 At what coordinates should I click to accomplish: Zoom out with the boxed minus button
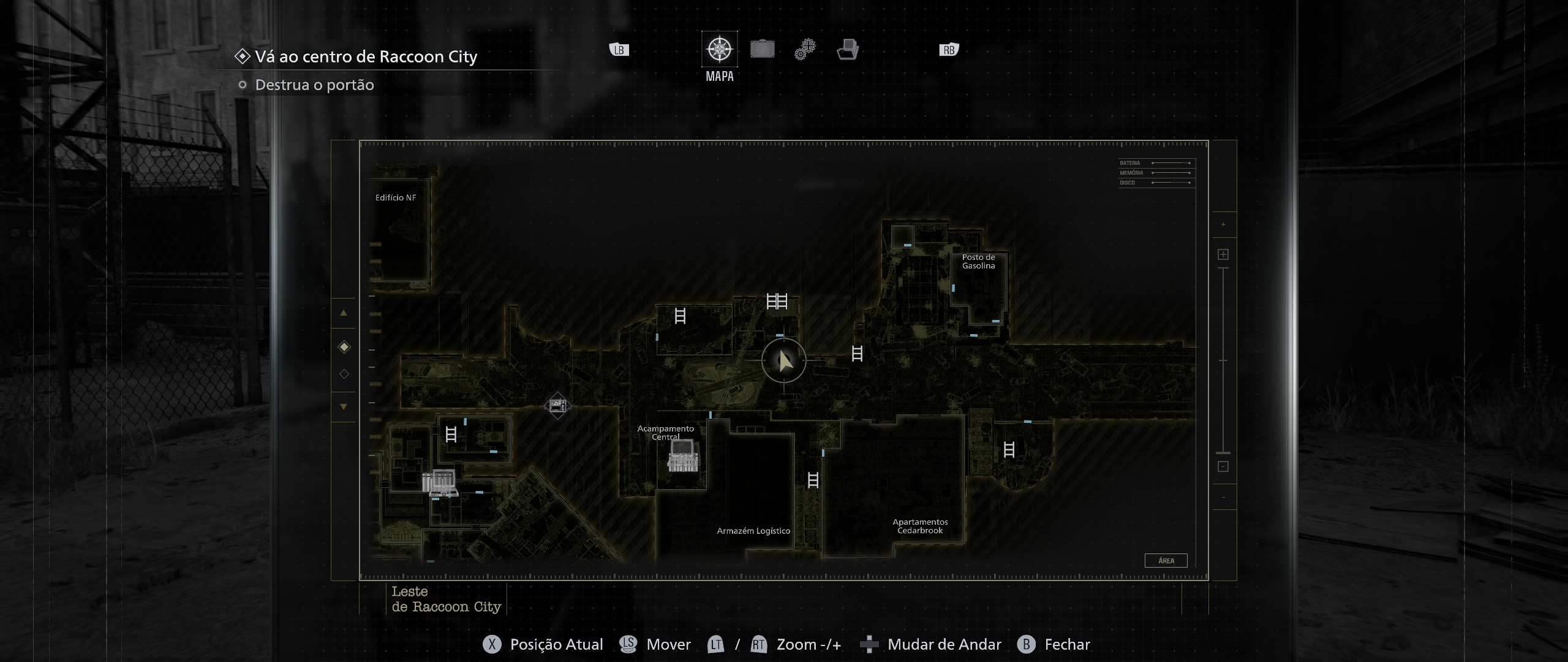(1223, 467)
